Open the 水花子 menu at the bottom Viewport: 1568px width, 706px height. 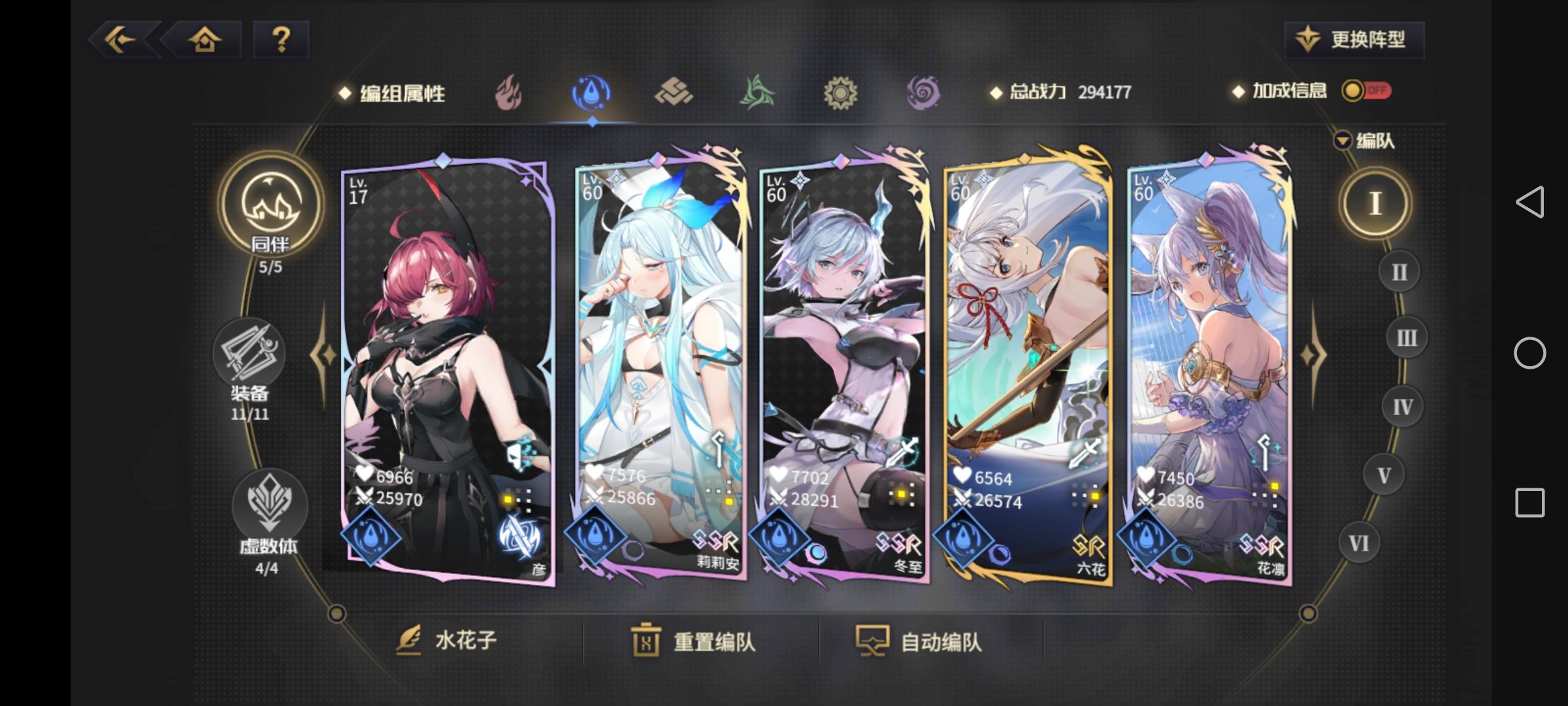(451, 641)
